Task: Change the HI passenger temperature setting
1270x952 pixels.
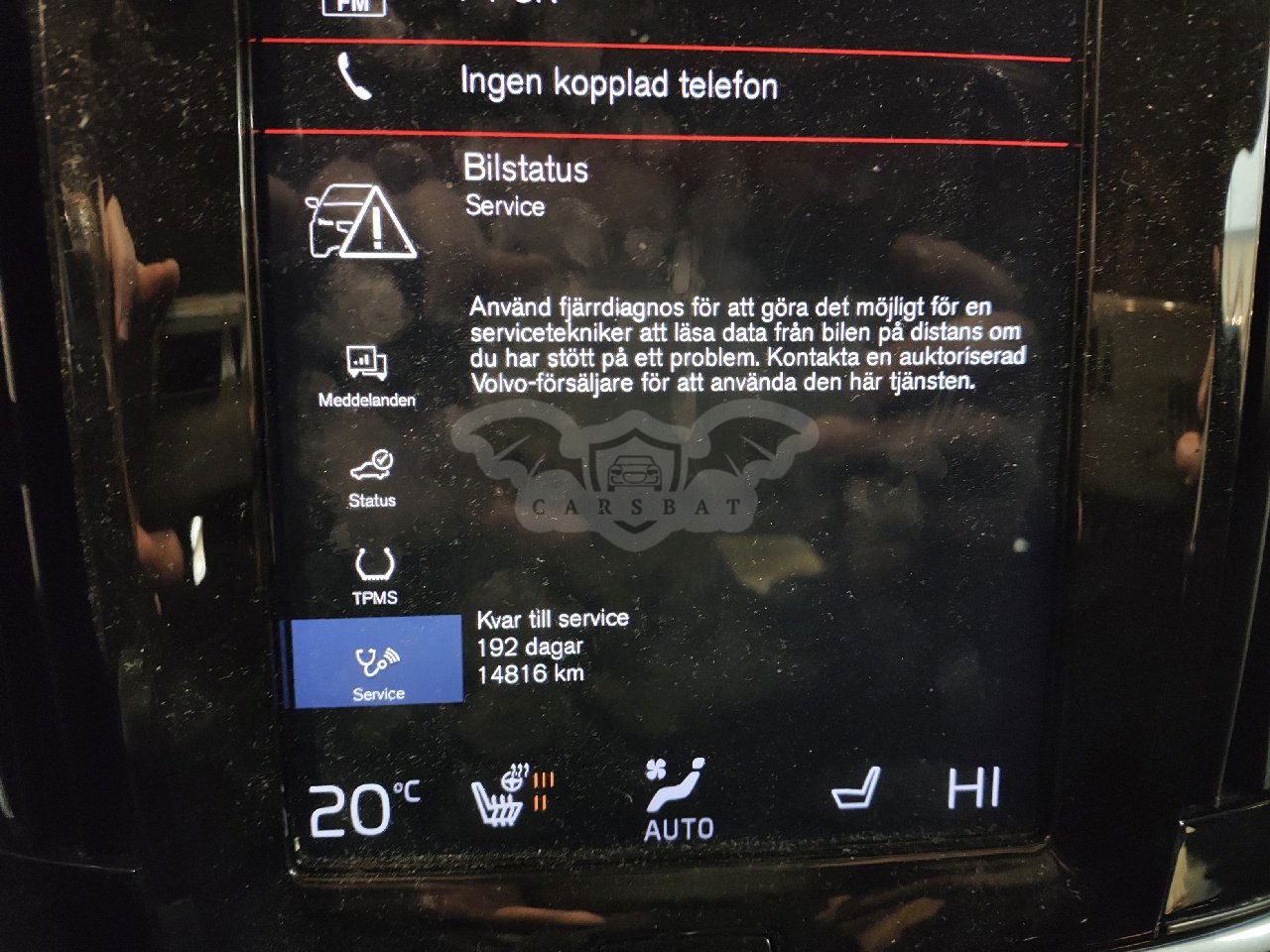Action: (x=972, y=789)
